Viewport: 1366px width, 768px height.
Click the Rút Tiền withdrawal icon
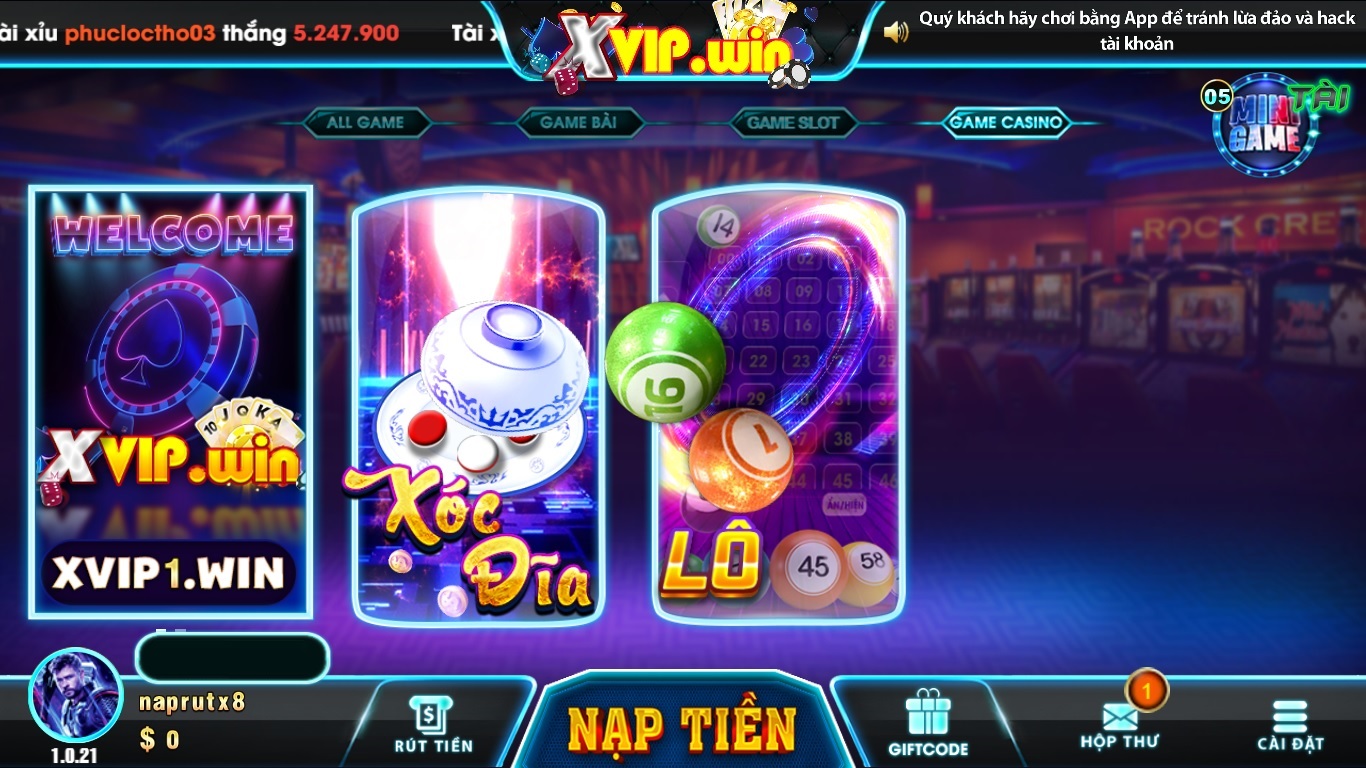pos(429,715)
